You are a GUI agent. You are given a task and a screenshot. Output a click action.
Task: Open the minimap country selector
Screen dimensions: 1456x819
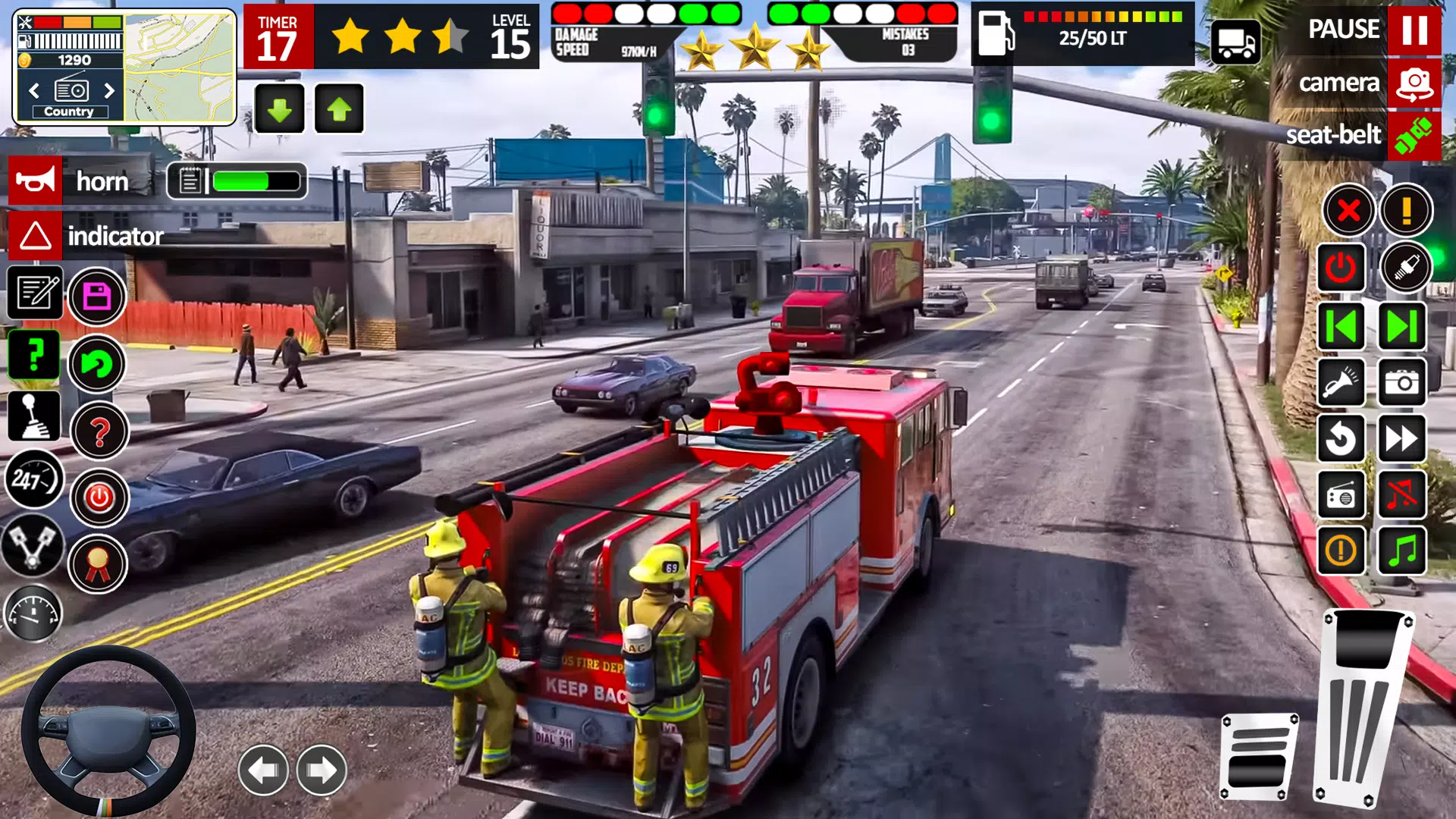(x=71, y=111)
